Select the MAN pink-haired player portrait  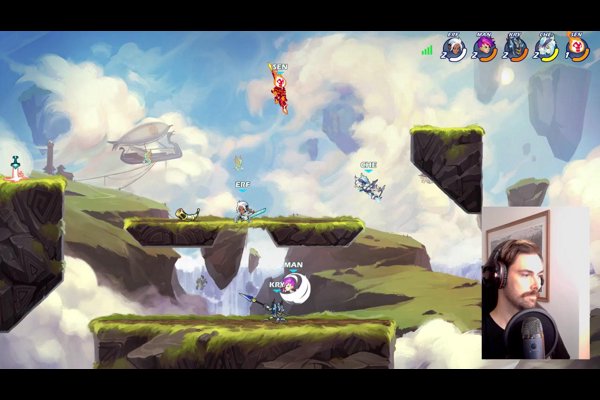[485, 47]
